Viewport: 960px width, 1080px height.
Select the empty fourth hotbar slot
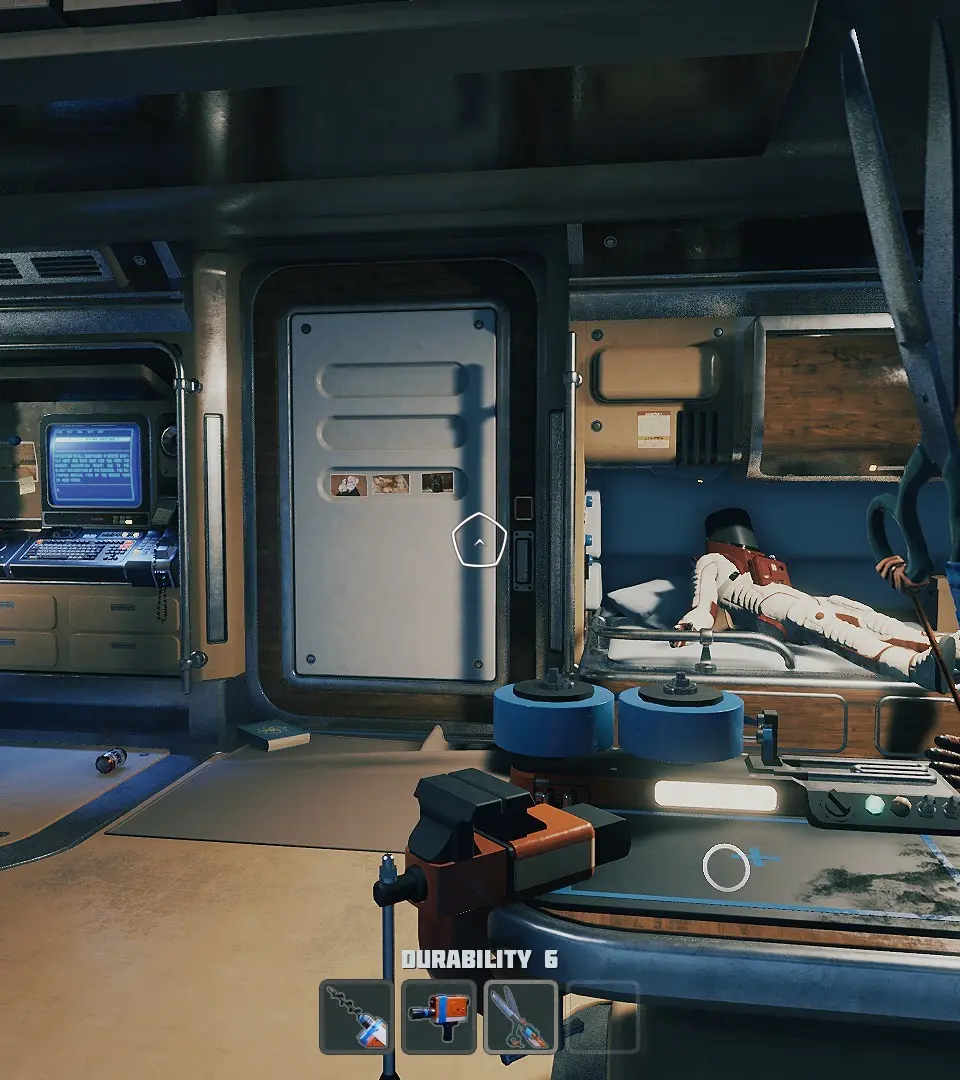point(602,1017)
